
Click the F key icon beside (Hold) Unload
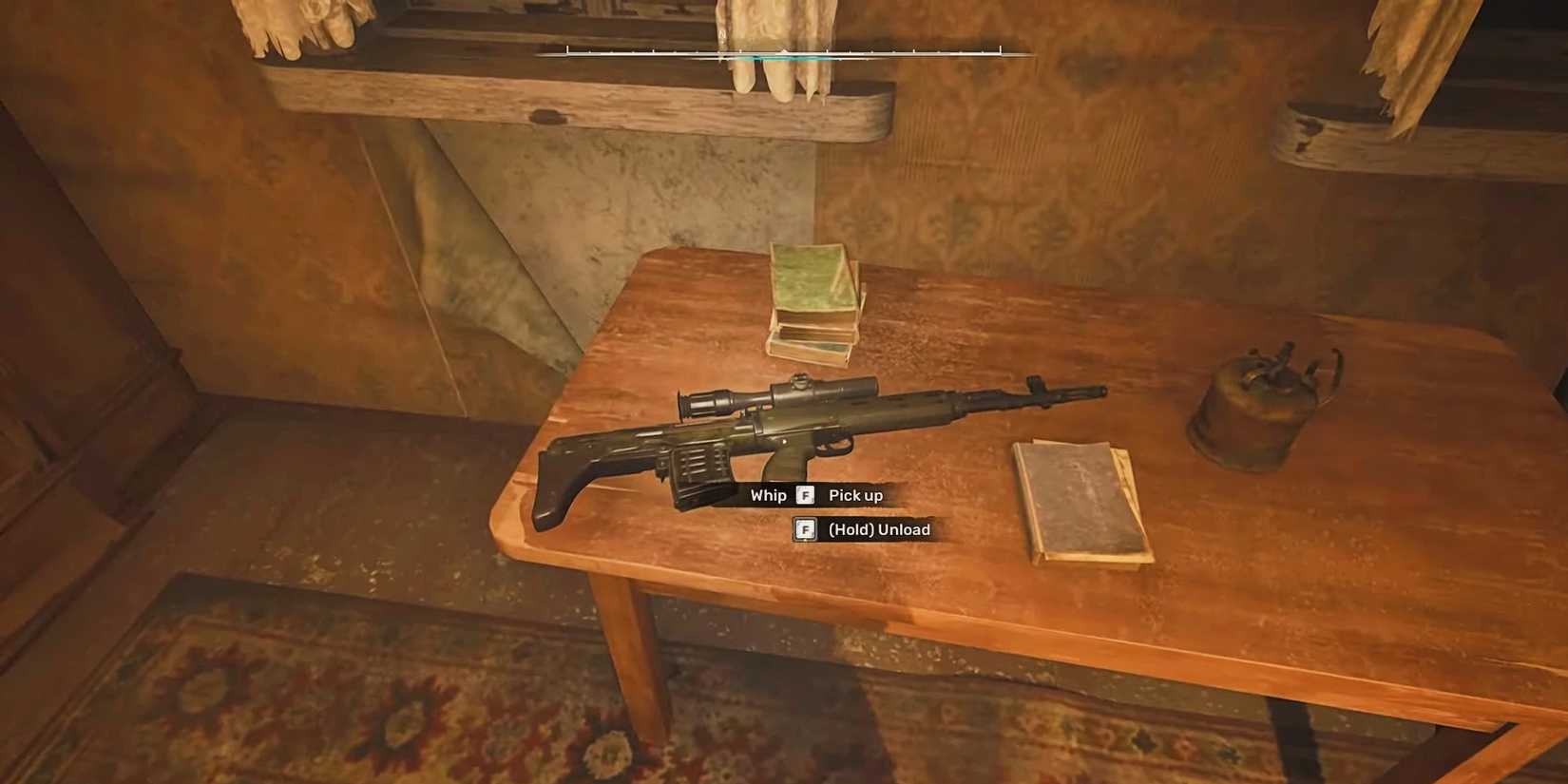pyautogui.click(x=805, y=529)
